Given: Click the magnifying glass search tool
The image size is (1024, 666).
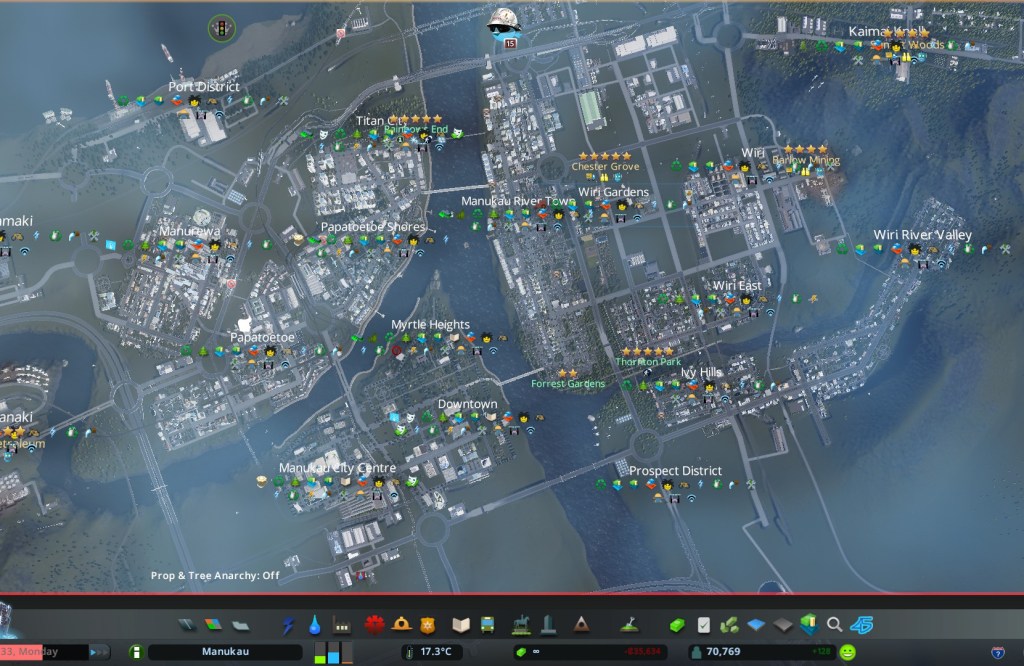Looking at the screenshot, I should click(834, 625).
